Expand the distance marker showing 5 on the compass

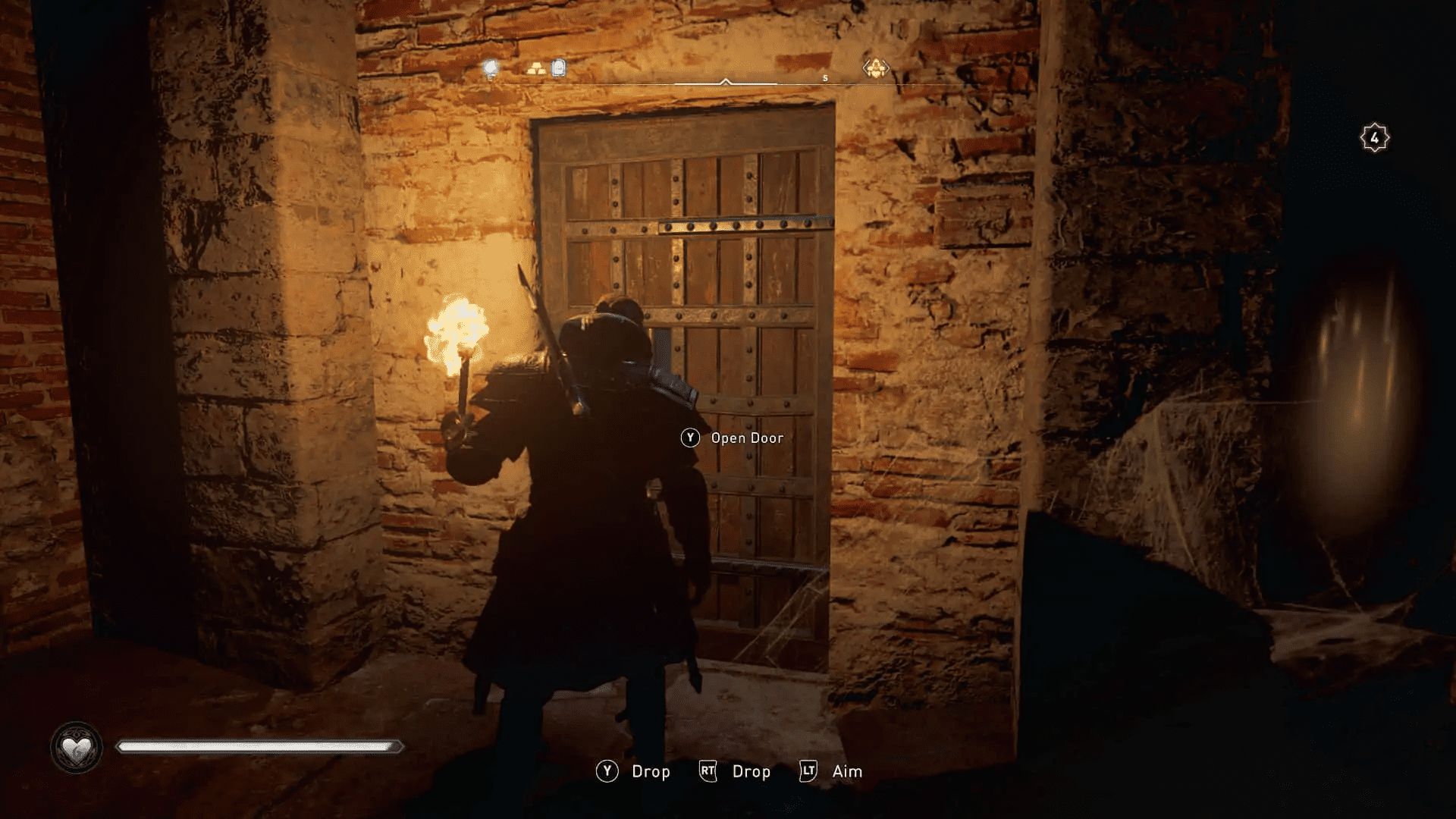(x=825, y=78)
